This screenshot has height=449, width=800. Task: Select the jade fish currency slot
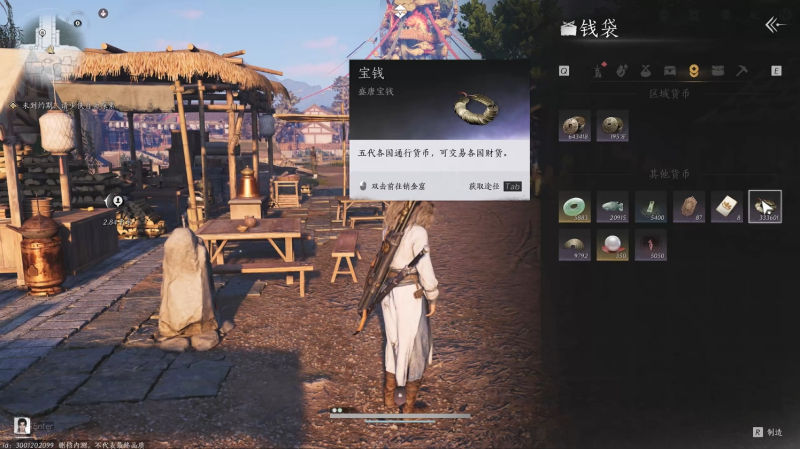tap(612, 207)
